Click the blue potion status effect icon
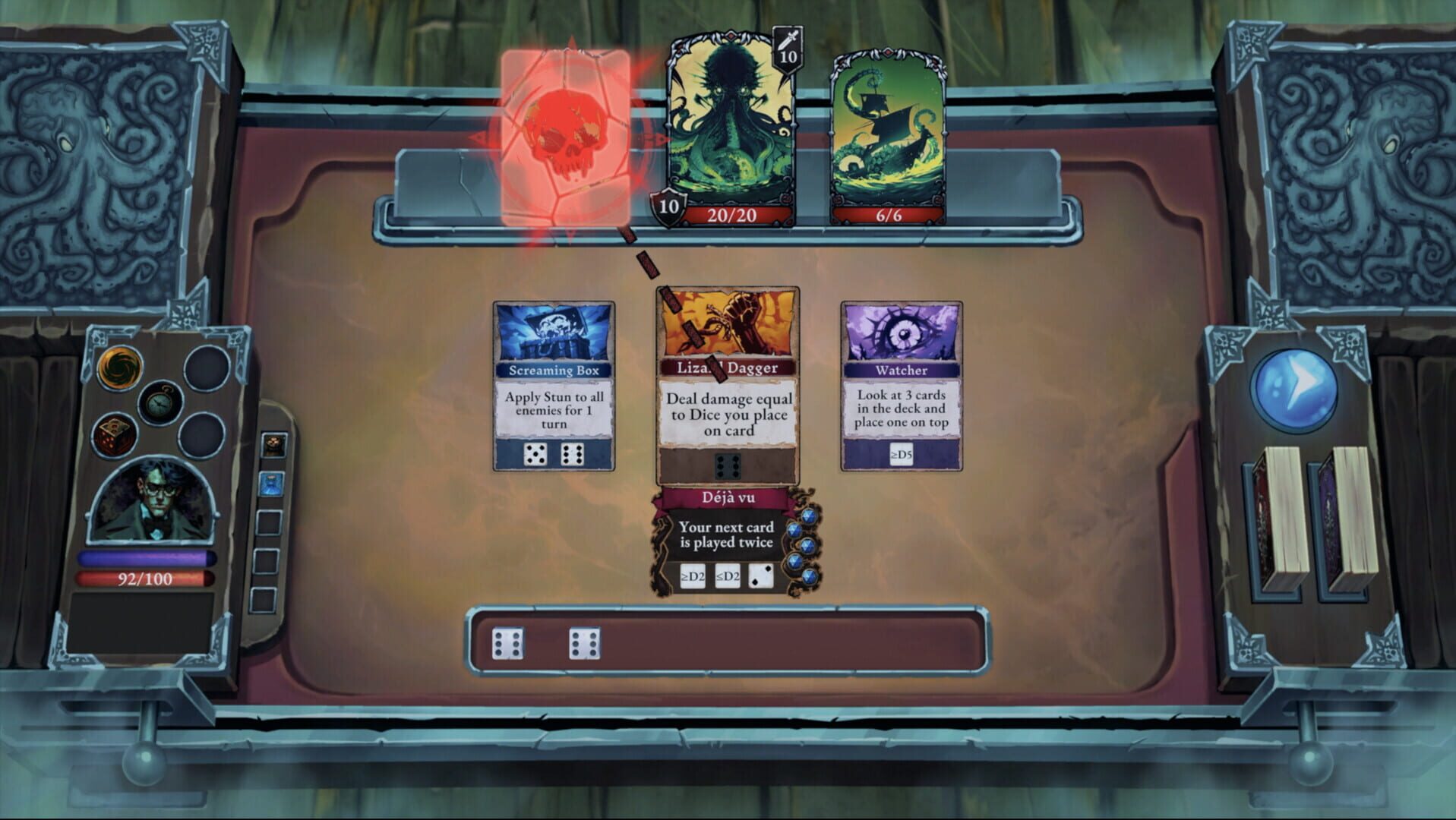 [271, 484]
